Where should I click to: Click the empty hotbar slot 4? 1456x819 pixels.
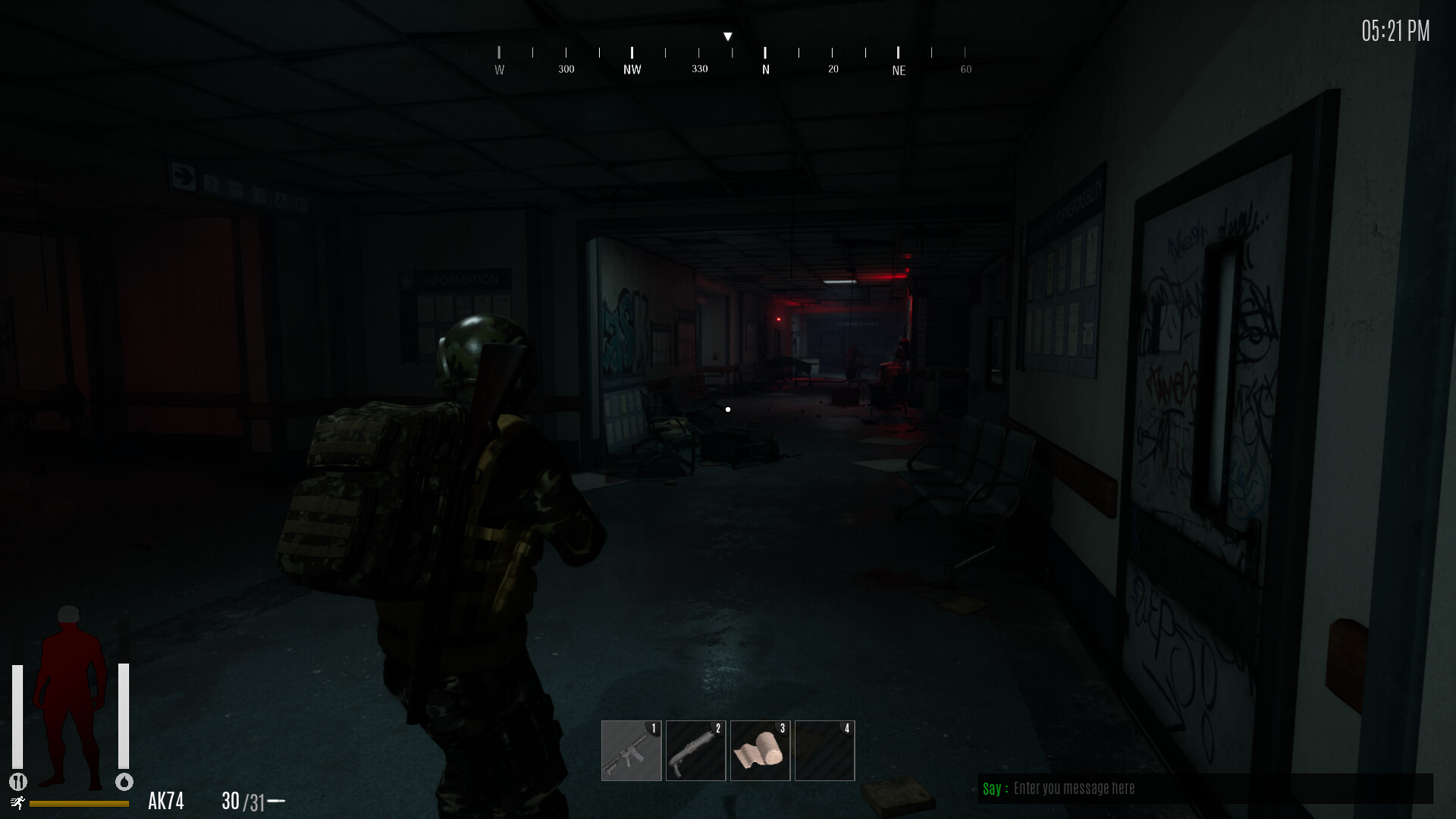824,750
